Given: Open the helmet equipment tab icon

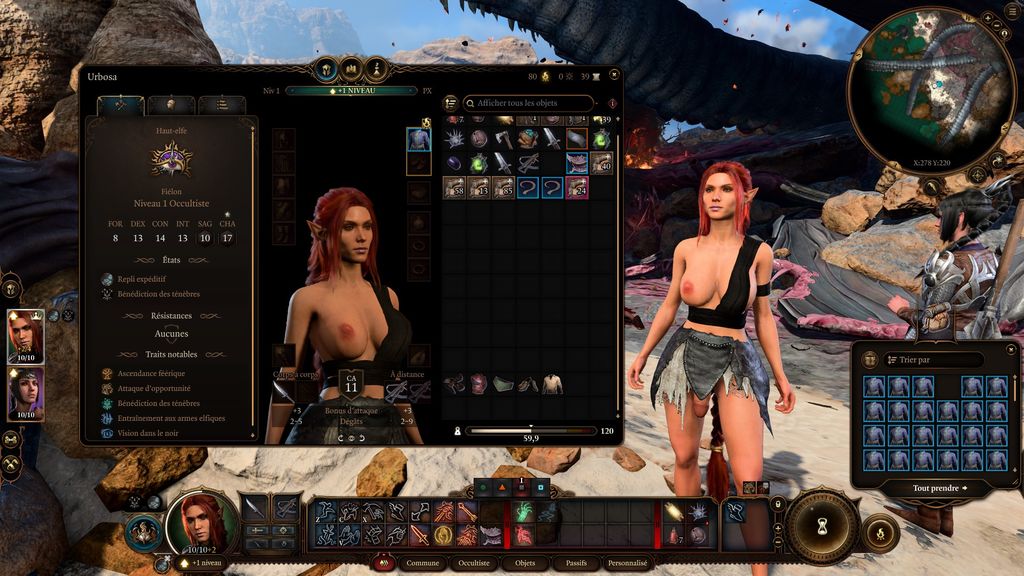Looking at the screenshot, I should point(171,105).
